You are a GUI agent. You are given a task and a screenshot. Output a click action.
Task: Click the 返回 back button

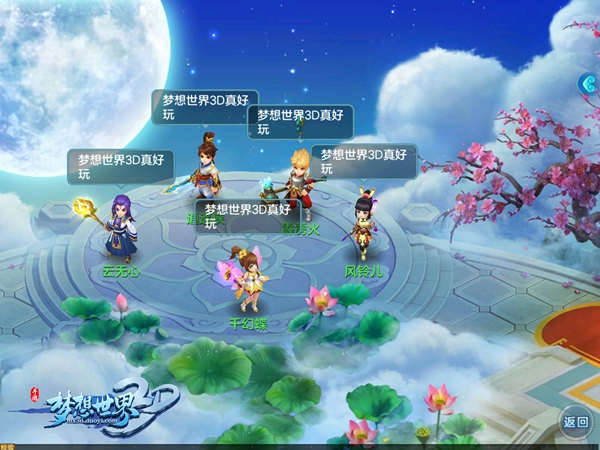coord(575,421)
